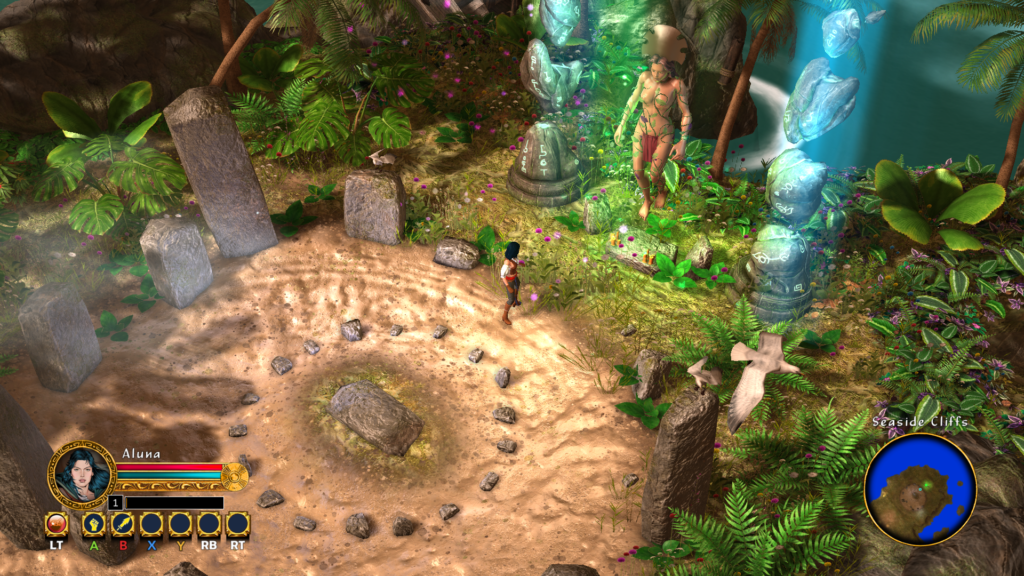Screen dimensions: 1024x576
Task: Activate the yellow sword attack ability
Action: (x=123, y=524)
